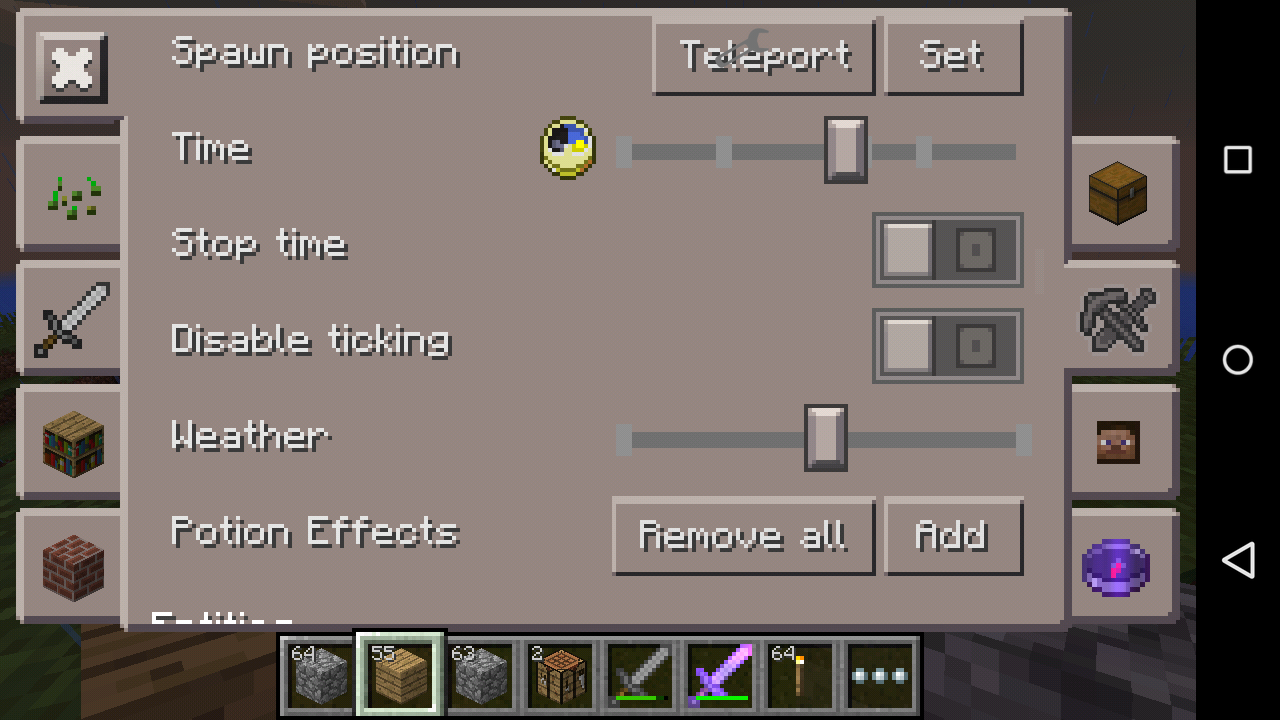Click the Steve head icon on right sidebar
Viewport: 1280px width, 720px height.
pos(1120,443)
